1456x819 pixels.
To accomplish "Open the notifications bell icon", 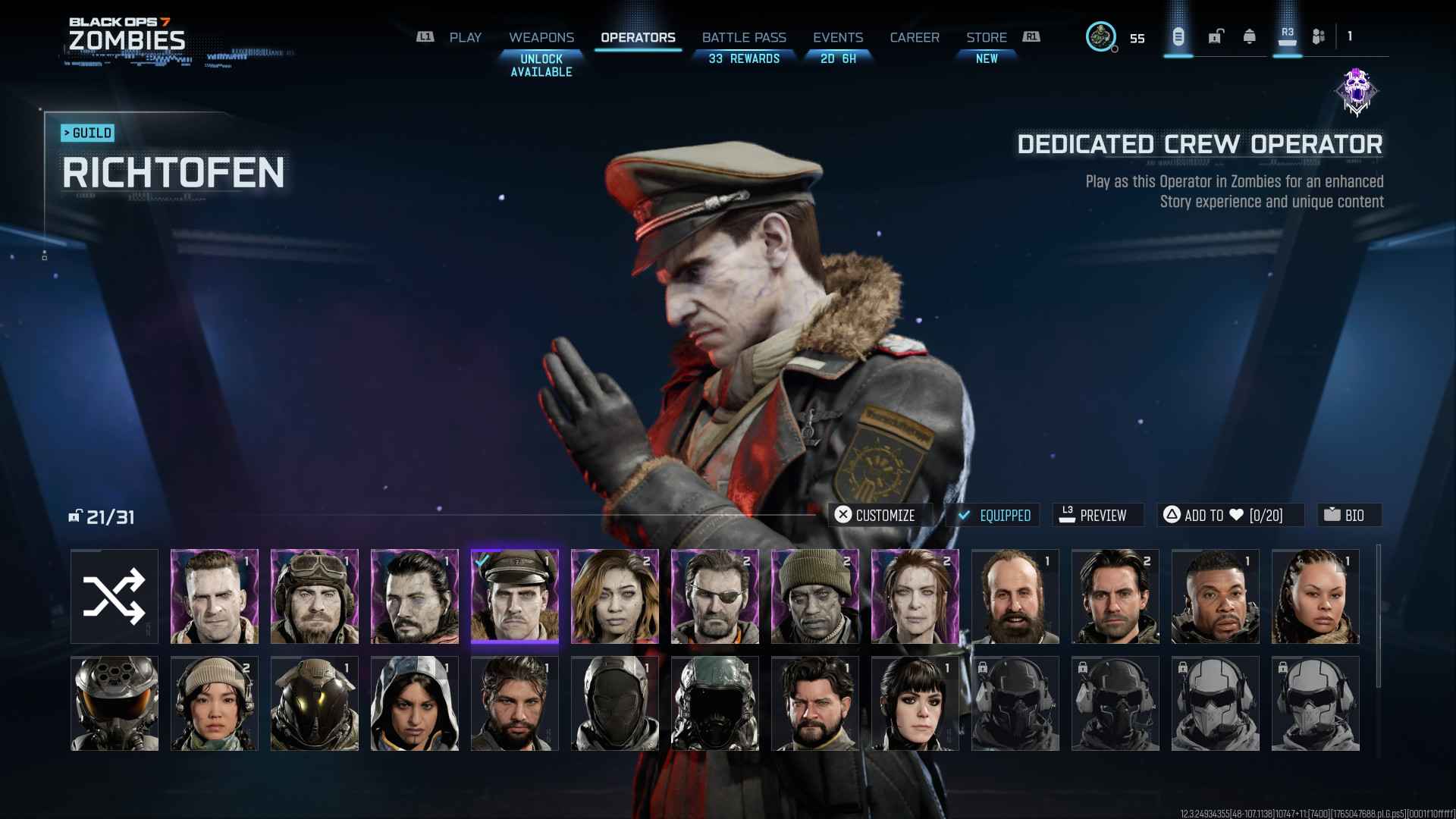I will tap(1250, 36).
